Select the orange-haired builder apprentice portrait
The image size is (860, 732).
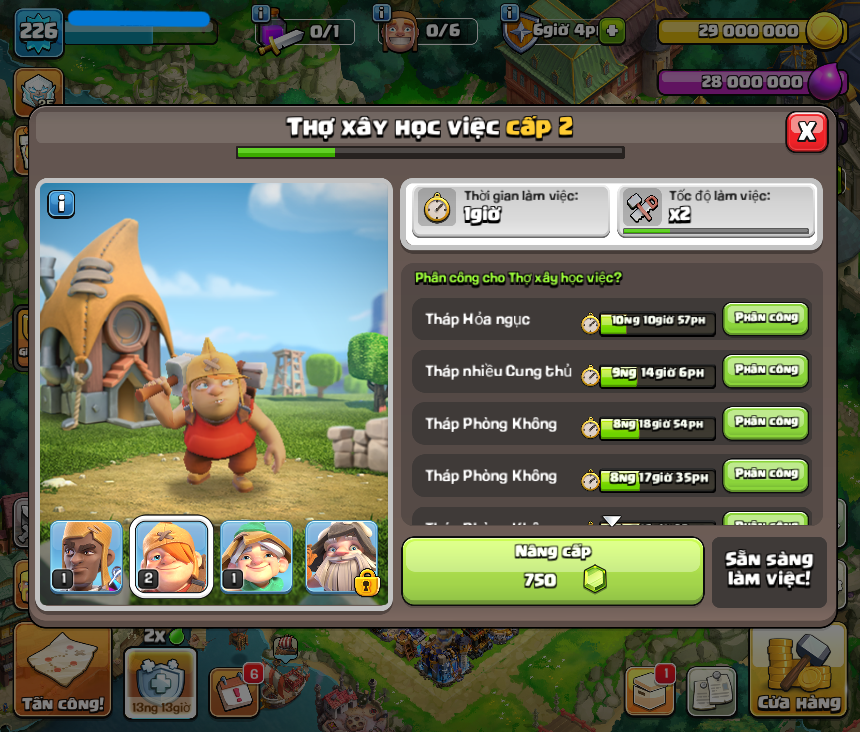pos(172,557)
